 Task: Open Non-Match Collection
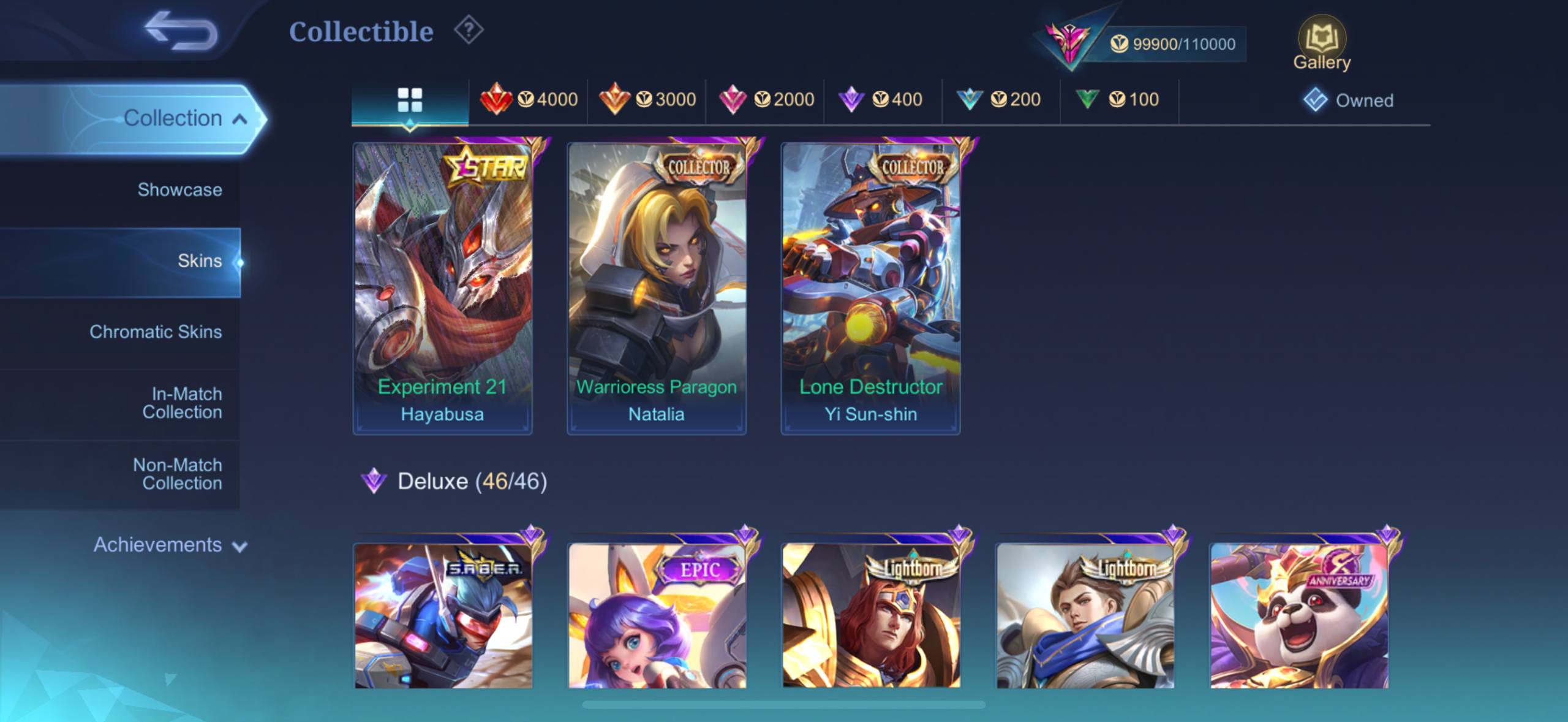178,474
